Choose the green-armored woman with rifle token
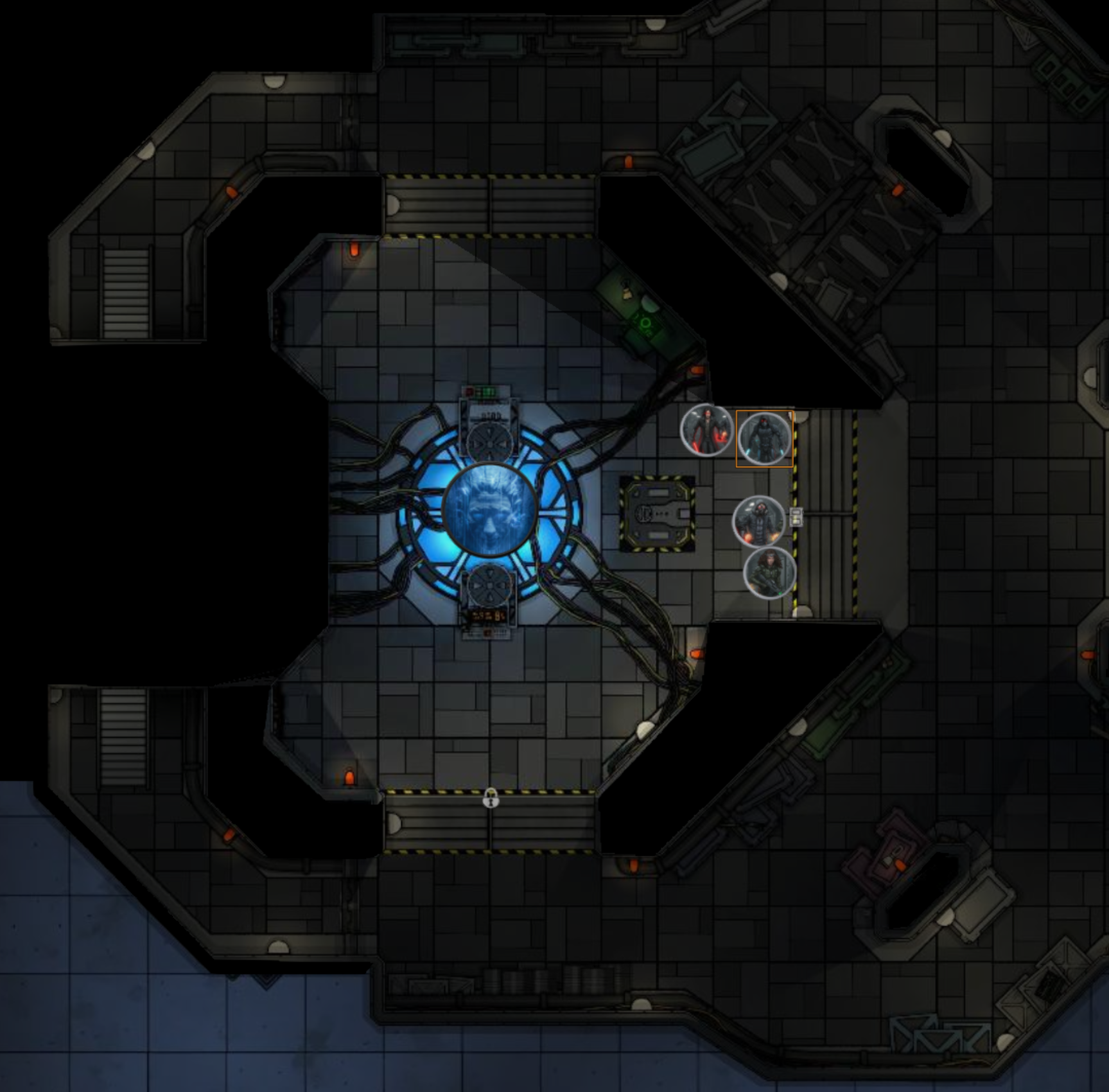Screen dimensions: 1109x1092 pos(769,572)
